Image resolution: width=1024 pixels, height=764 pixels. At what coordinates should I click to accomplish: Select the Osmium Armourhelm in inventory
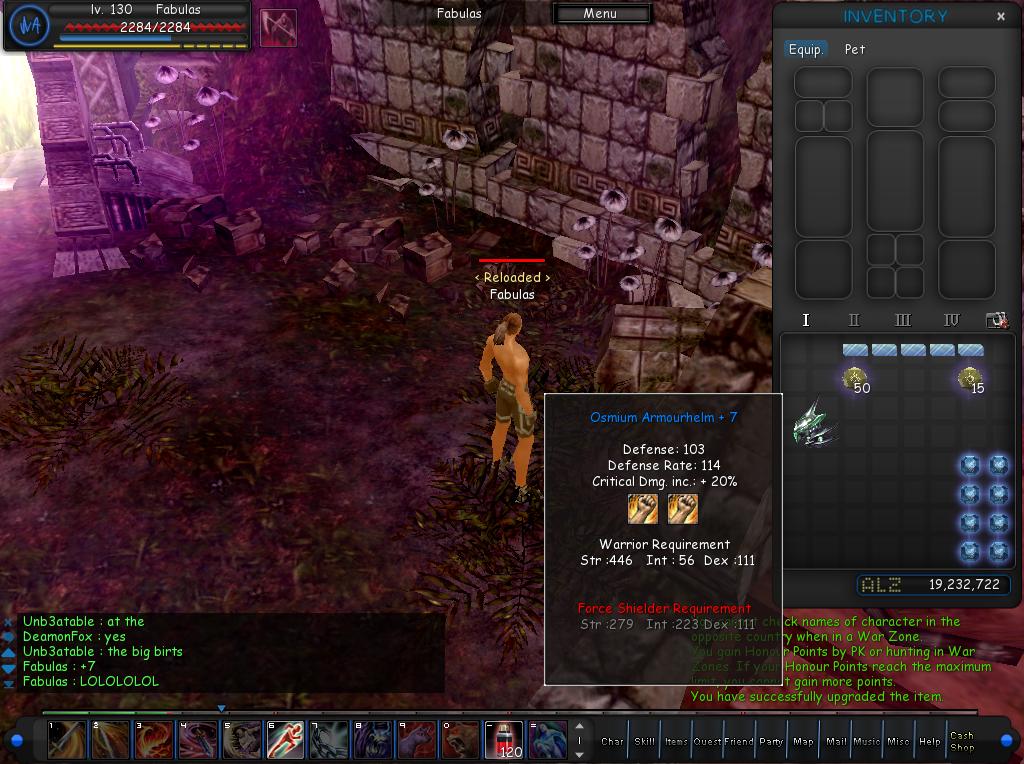(x=813, y=423)
